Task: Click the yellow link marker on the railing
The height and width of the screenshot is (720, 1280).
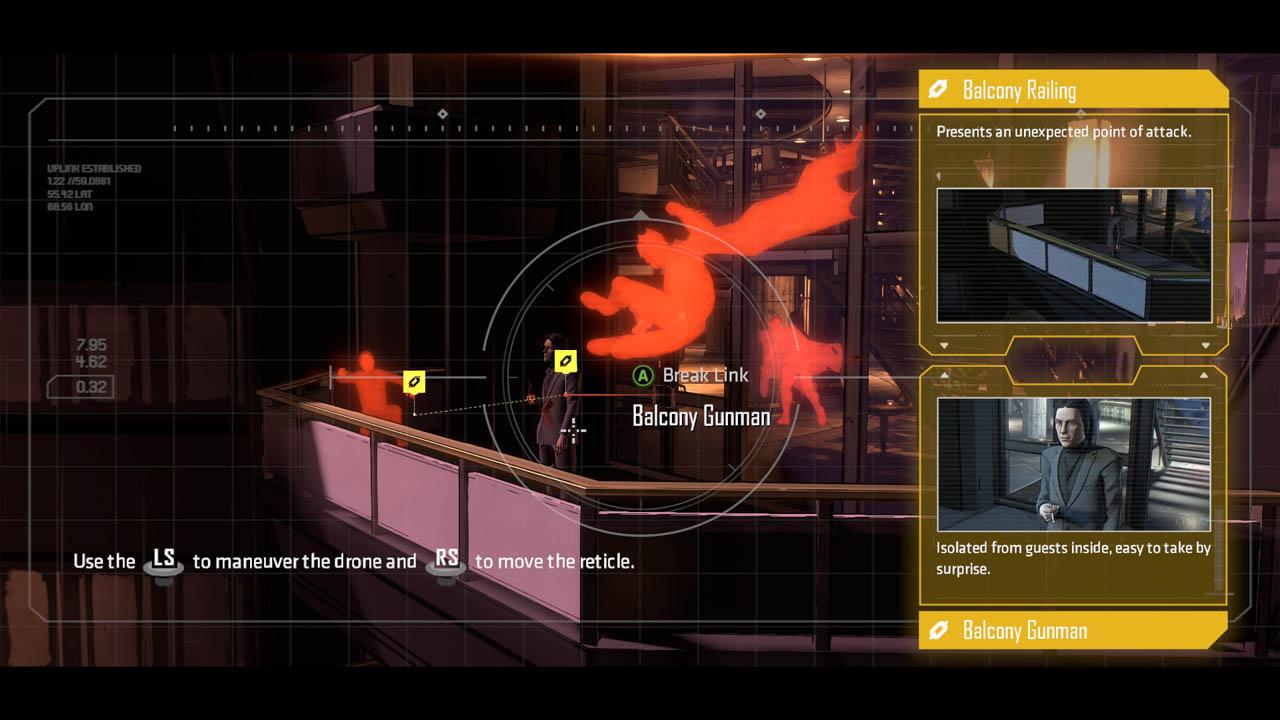Action: (x=414, y=381)
